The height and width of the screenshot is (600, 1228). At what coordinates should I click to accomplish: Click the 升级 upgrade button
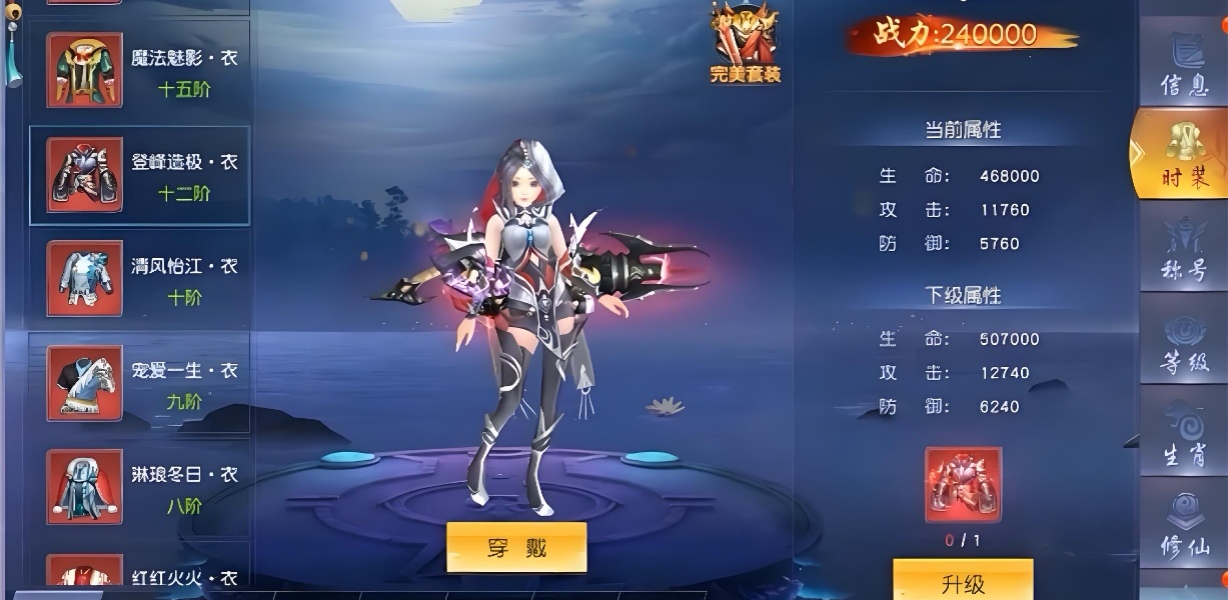pyautogui.click(x=962, y=582)
